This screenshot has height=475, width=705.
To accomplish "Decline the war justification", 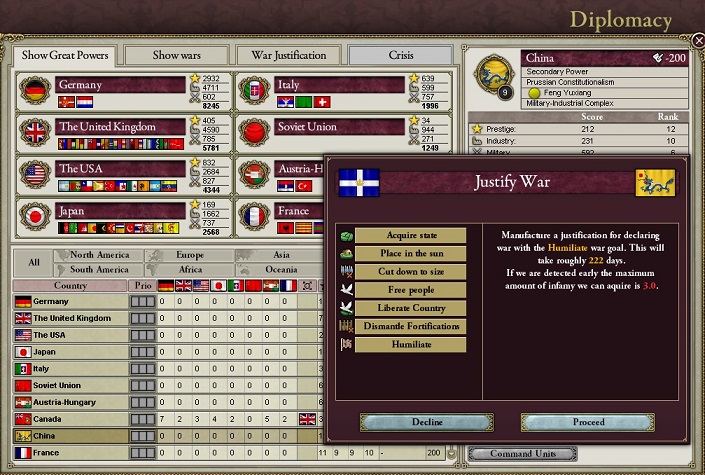I will (x=427, y=422).
